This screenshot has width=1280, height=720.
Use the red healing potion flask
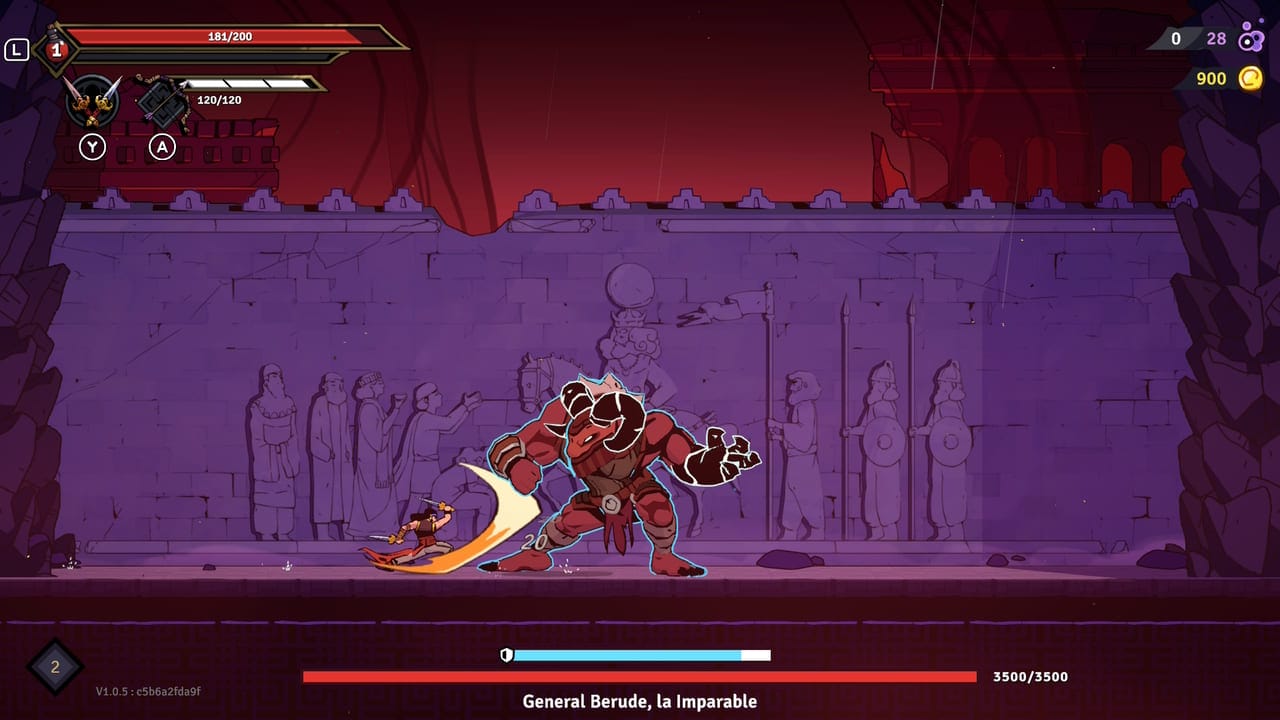click(x=56, y=49)
